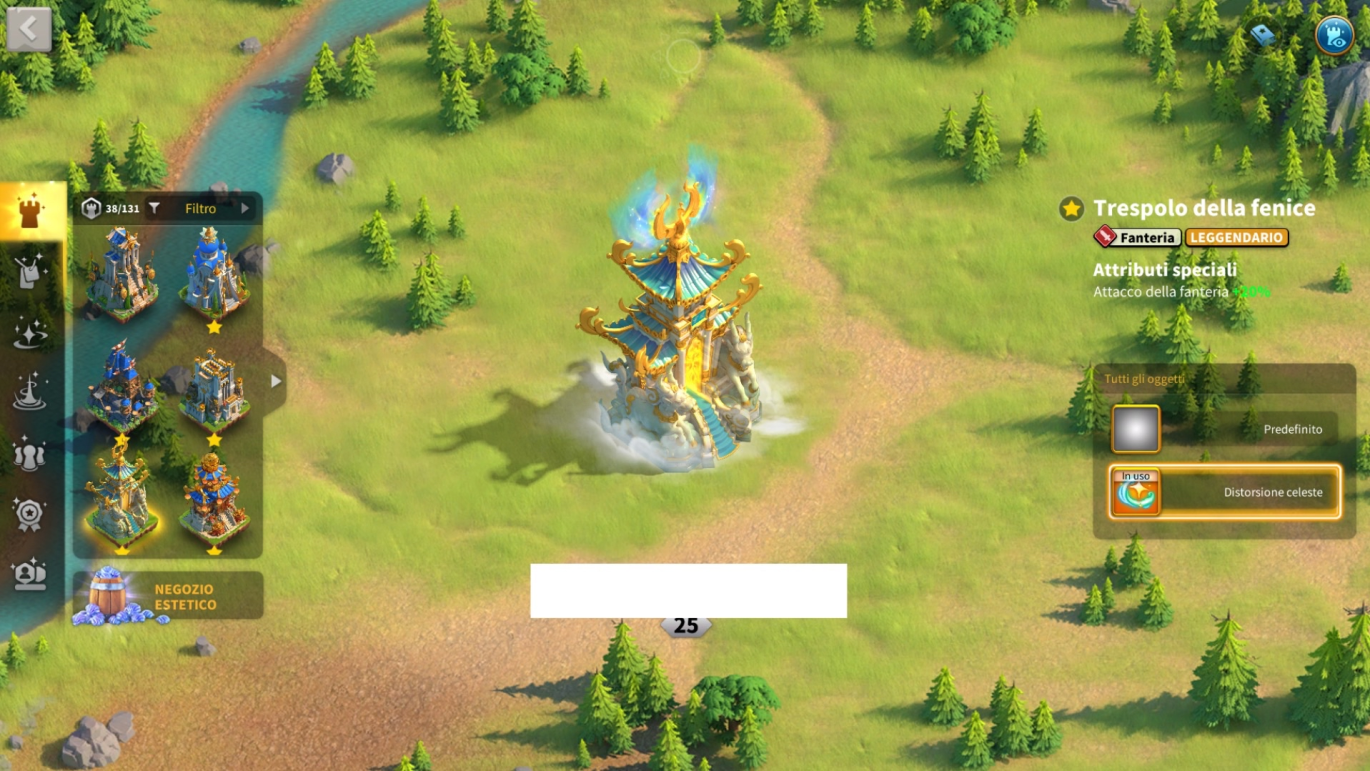Go back using the top-left arrow
Viewport: 1370px width, 771px height.
tap(29, 30)
